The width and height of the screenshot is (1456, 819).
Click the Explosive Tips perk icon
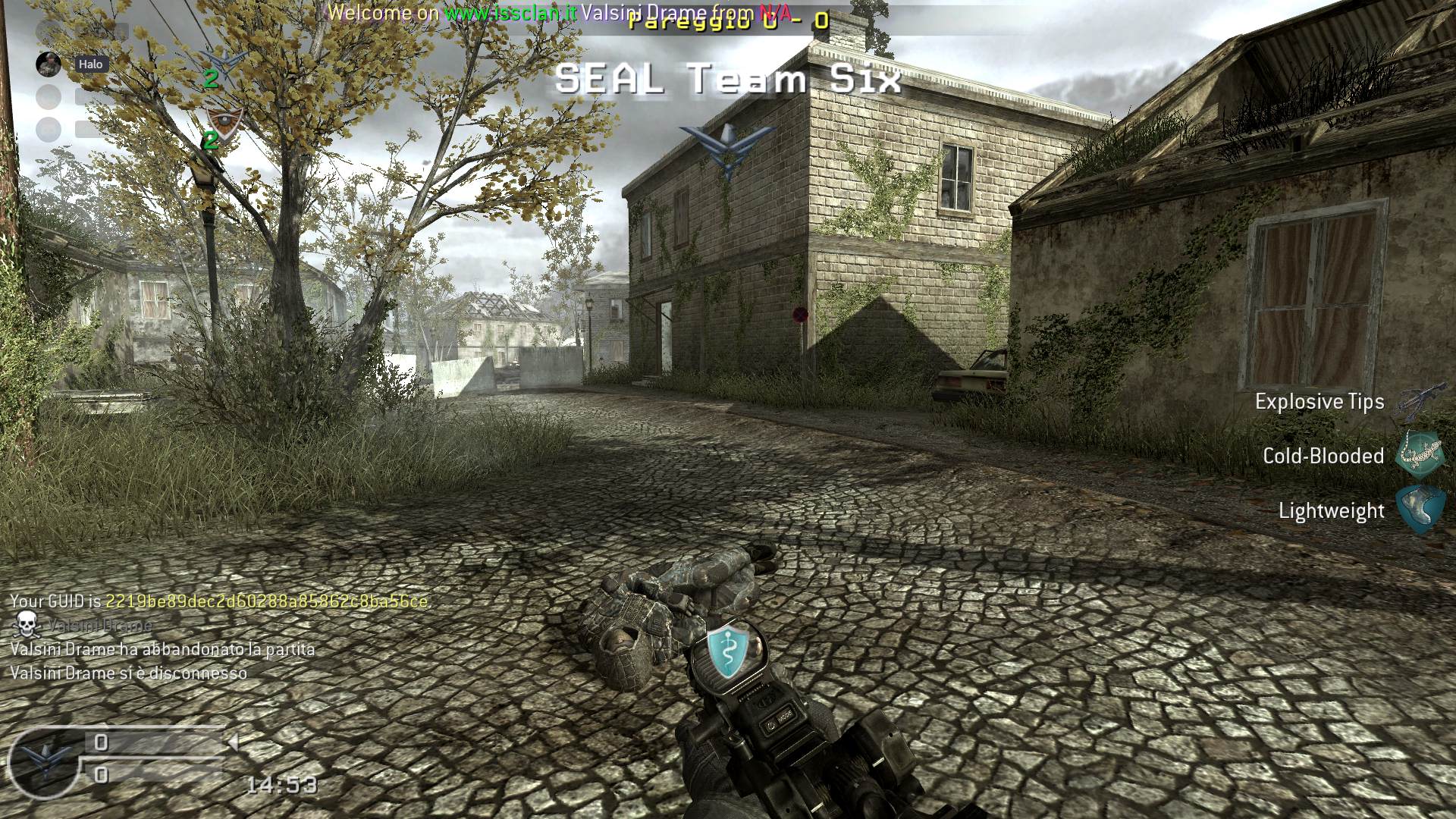tap(1414, 402)
